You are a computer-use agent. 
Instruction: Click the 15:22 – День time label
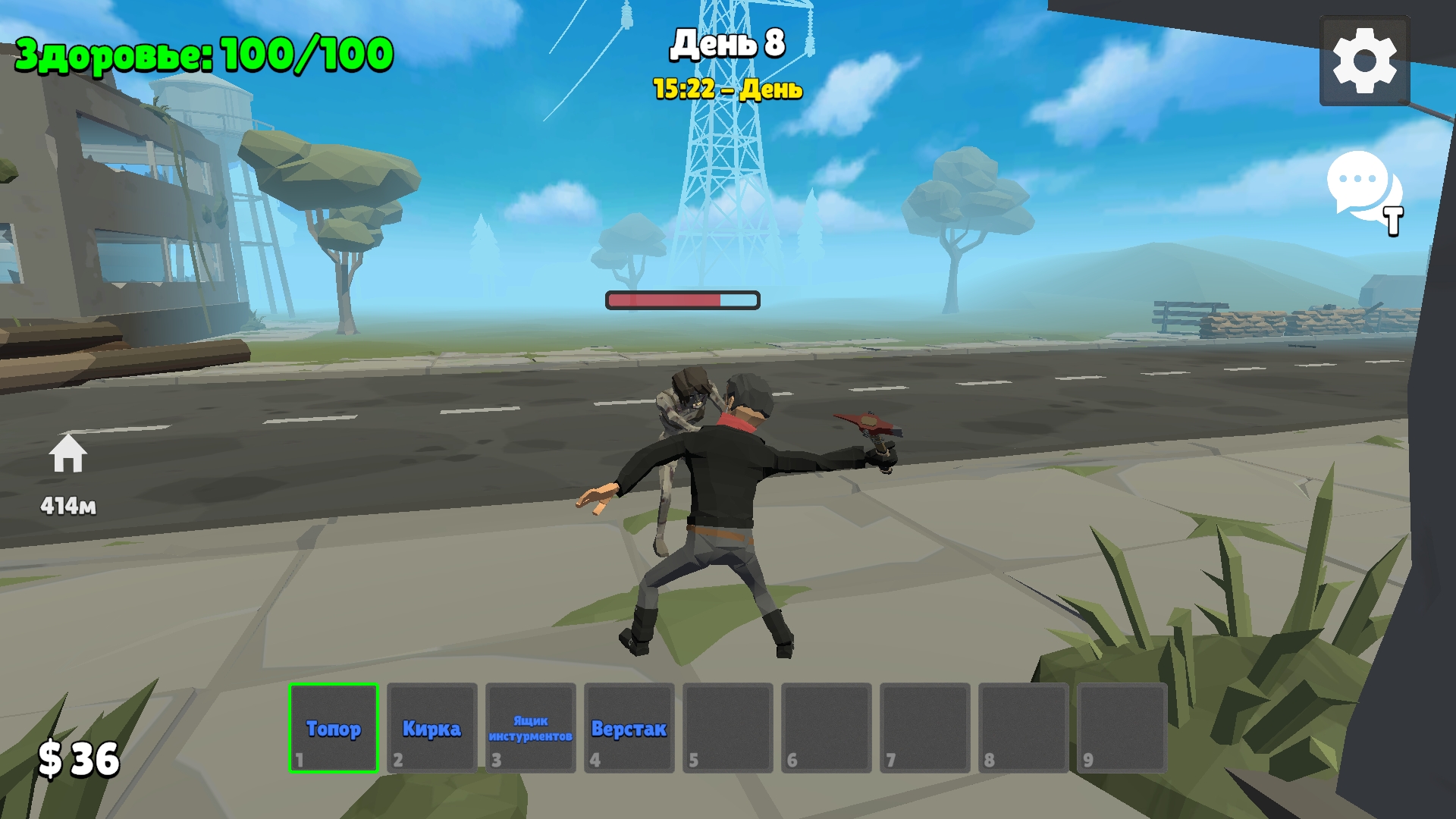pyautogui.click(x=726, y=87)
